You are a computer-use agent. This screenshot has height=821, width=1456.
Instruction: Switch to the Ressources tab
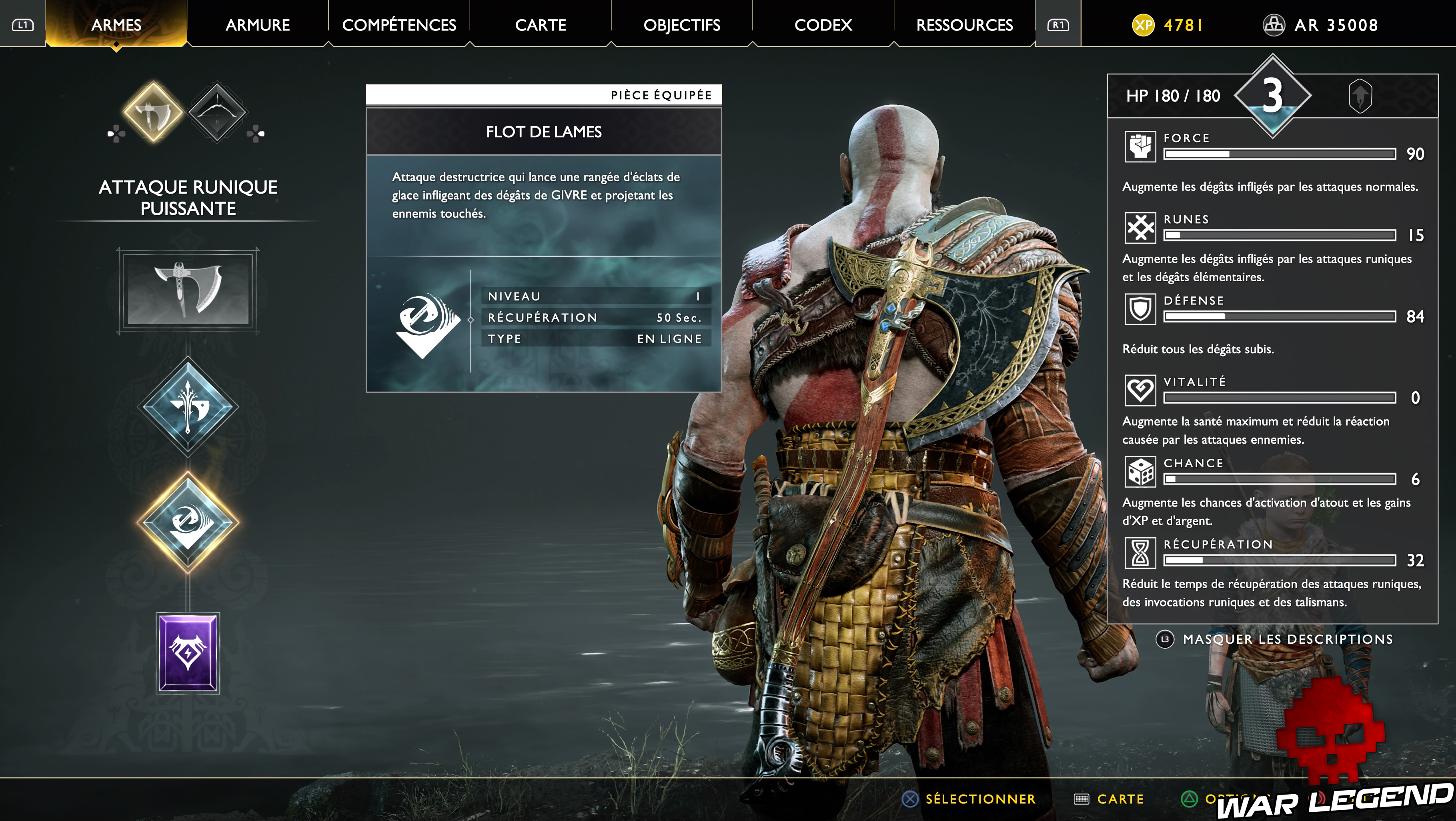click(x=964, y=25)
